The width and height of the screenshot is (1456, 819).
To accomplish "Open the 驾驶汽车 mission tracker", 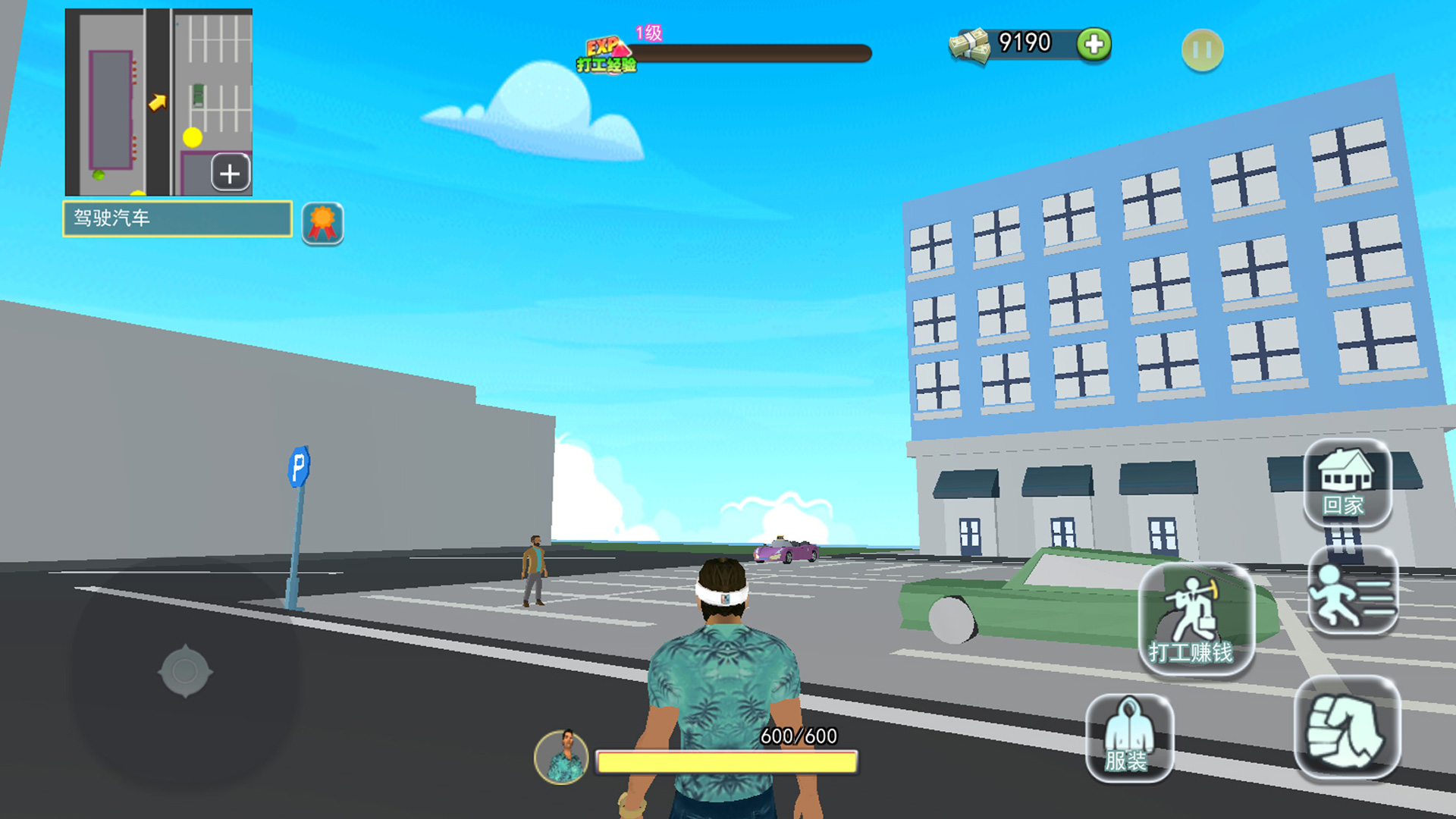I will click(x=177, y=218).
